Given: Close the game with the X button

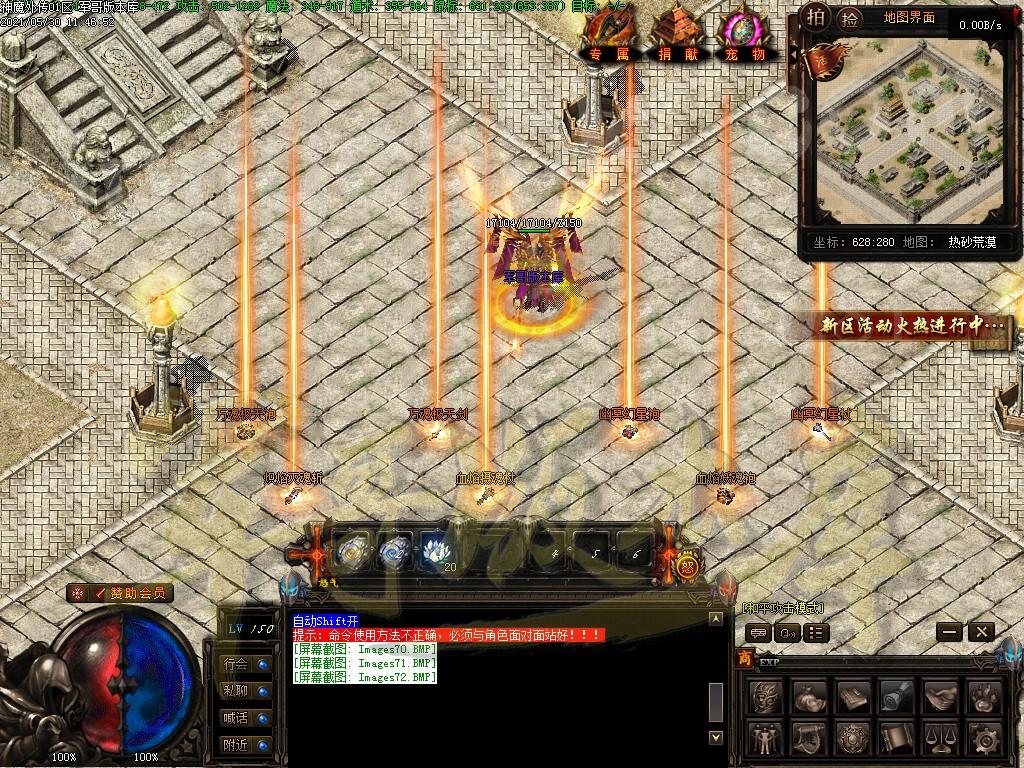Looking at the screenshot, I should tap(981, 631).
